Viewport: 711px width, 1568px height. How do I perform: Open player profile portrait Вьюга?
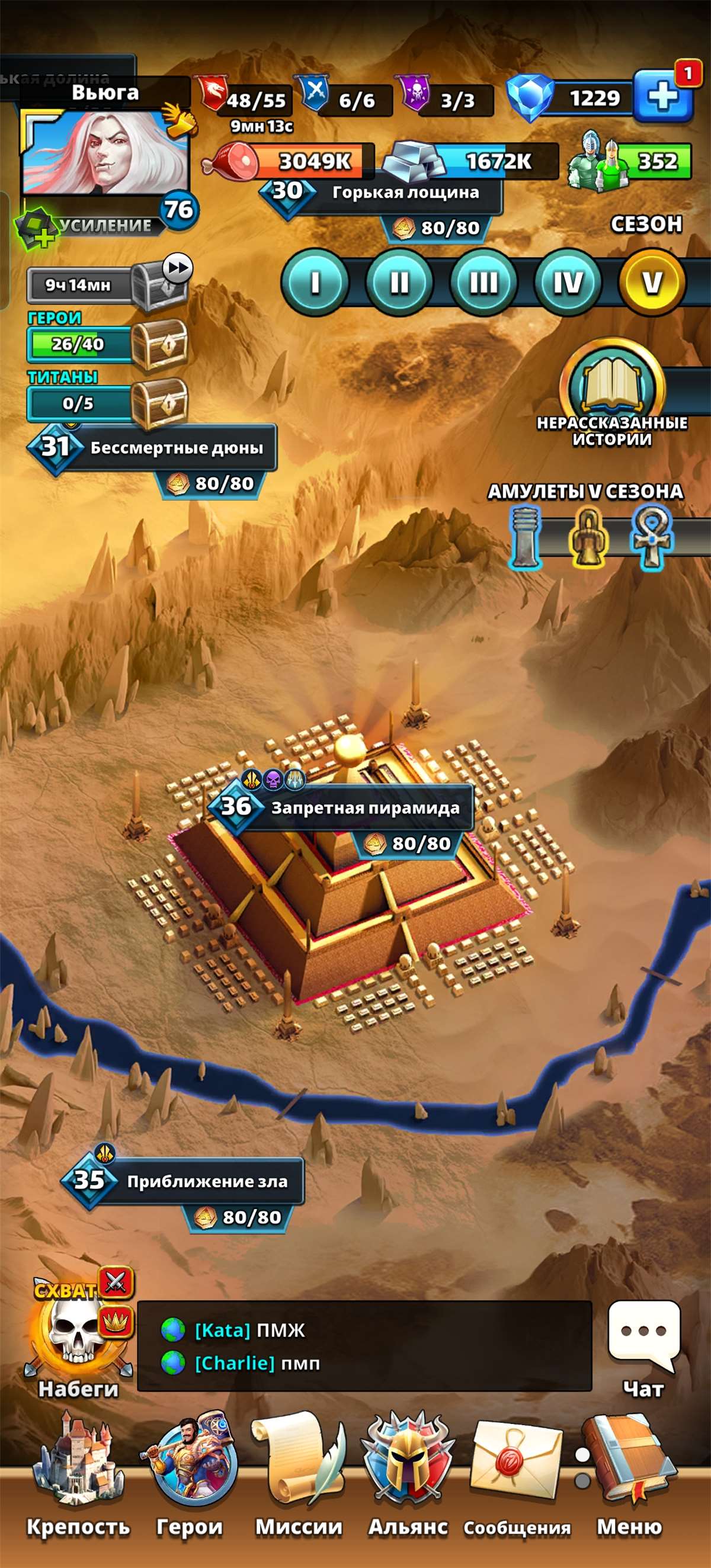point(105,152)
